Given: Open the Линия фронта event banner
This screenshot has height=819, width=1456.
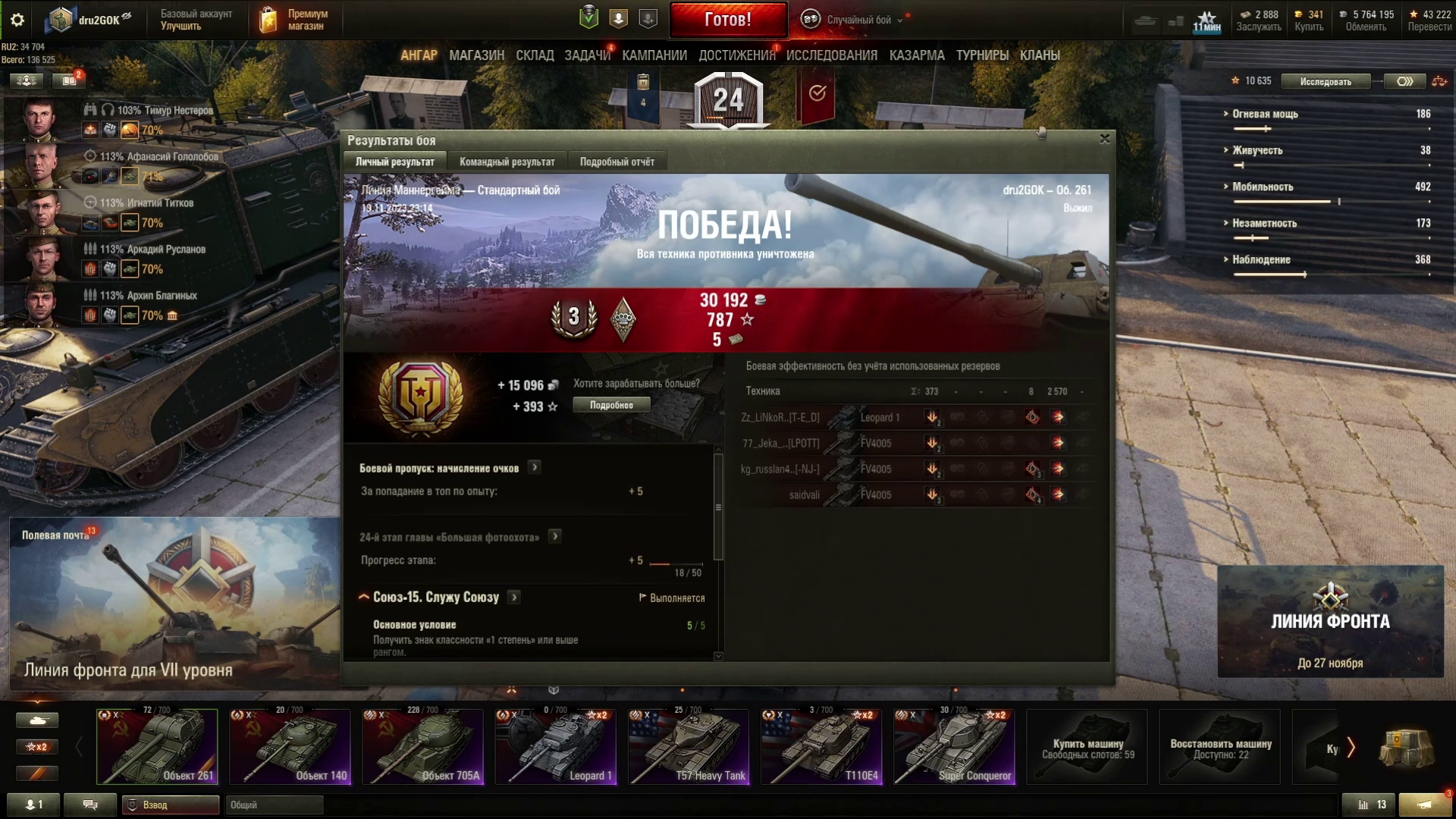Looking at the screenshot, I should coord(1330,622).
